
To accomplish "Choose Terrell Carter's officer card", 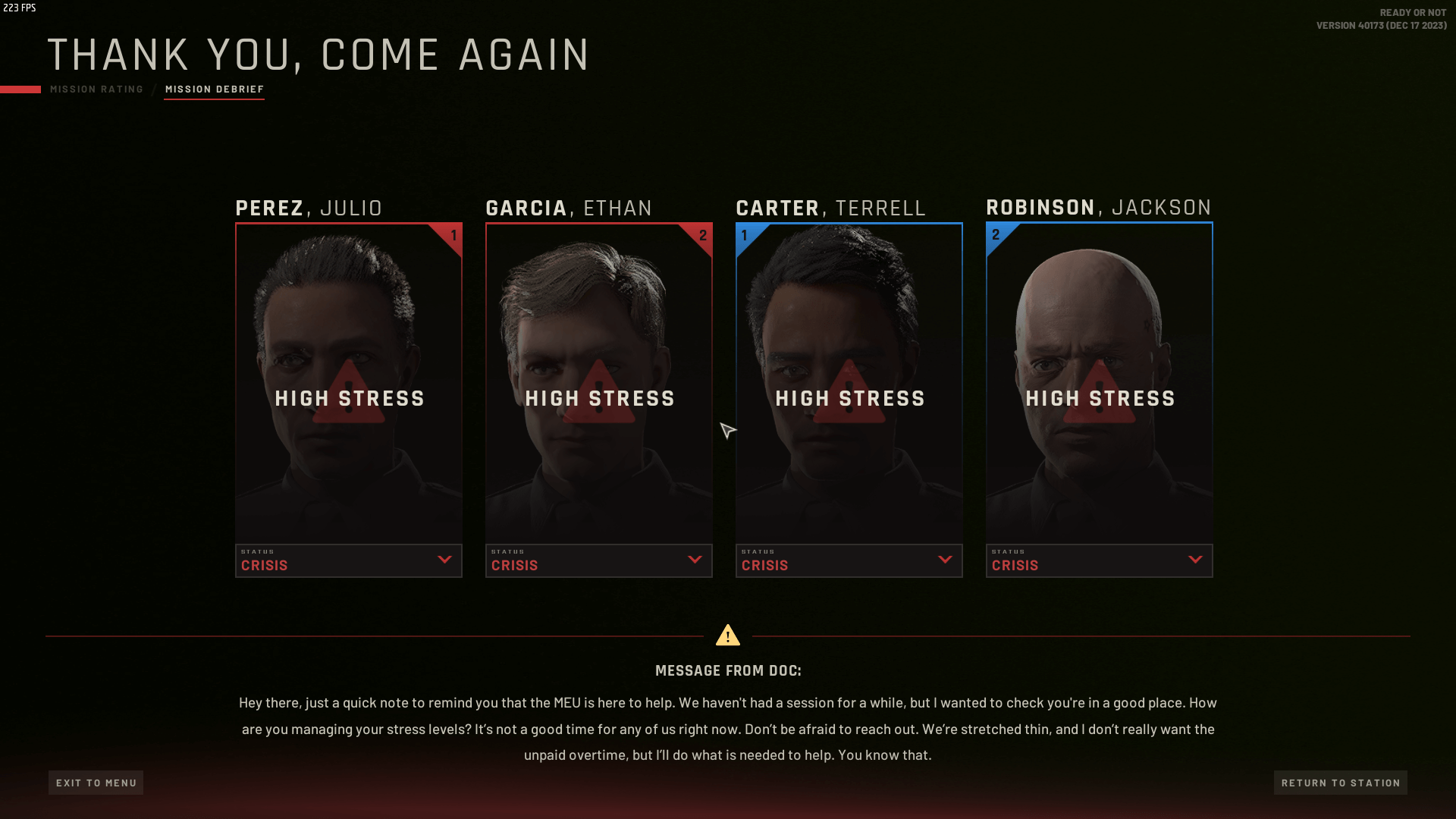I will (849, 383).
